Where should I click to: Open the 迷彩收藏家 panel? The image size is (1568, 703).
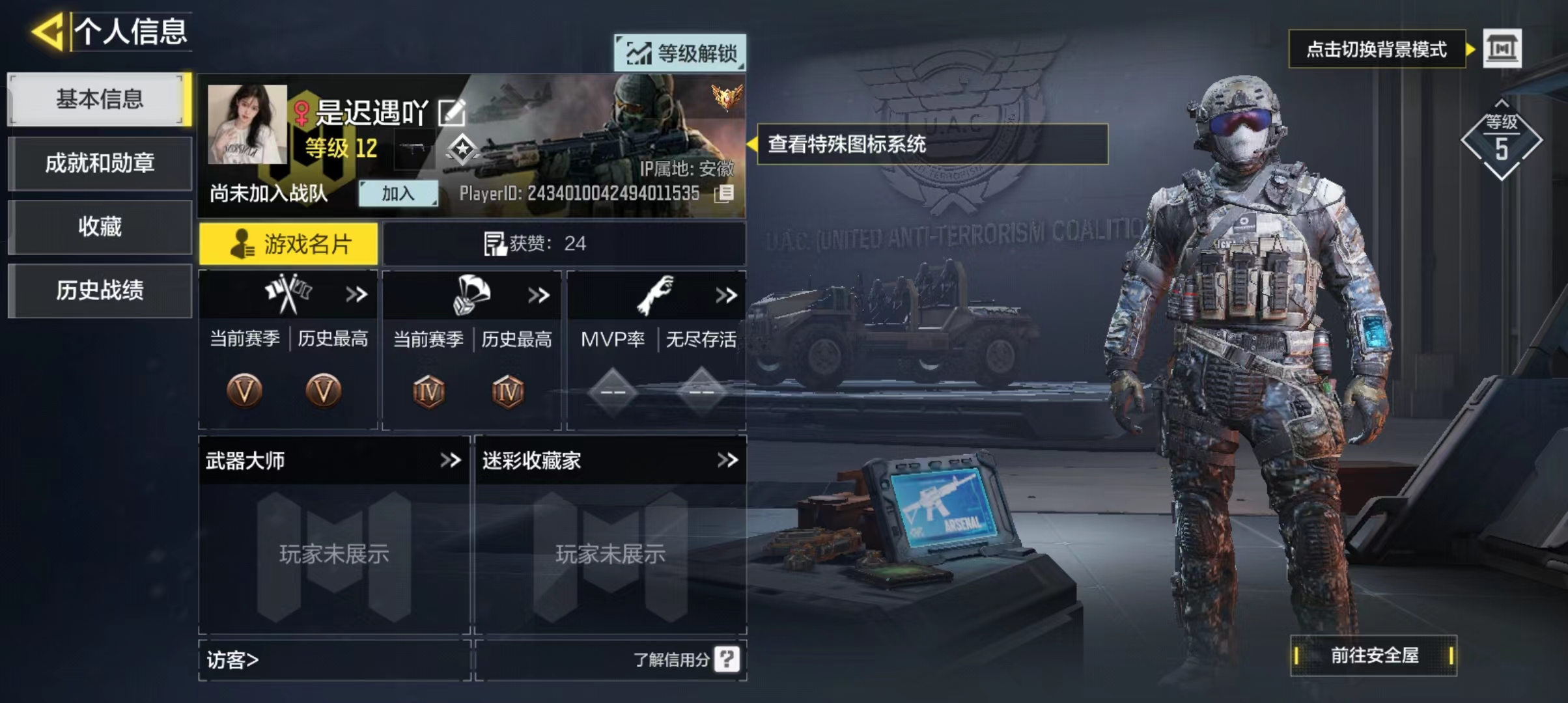(610, 461)
